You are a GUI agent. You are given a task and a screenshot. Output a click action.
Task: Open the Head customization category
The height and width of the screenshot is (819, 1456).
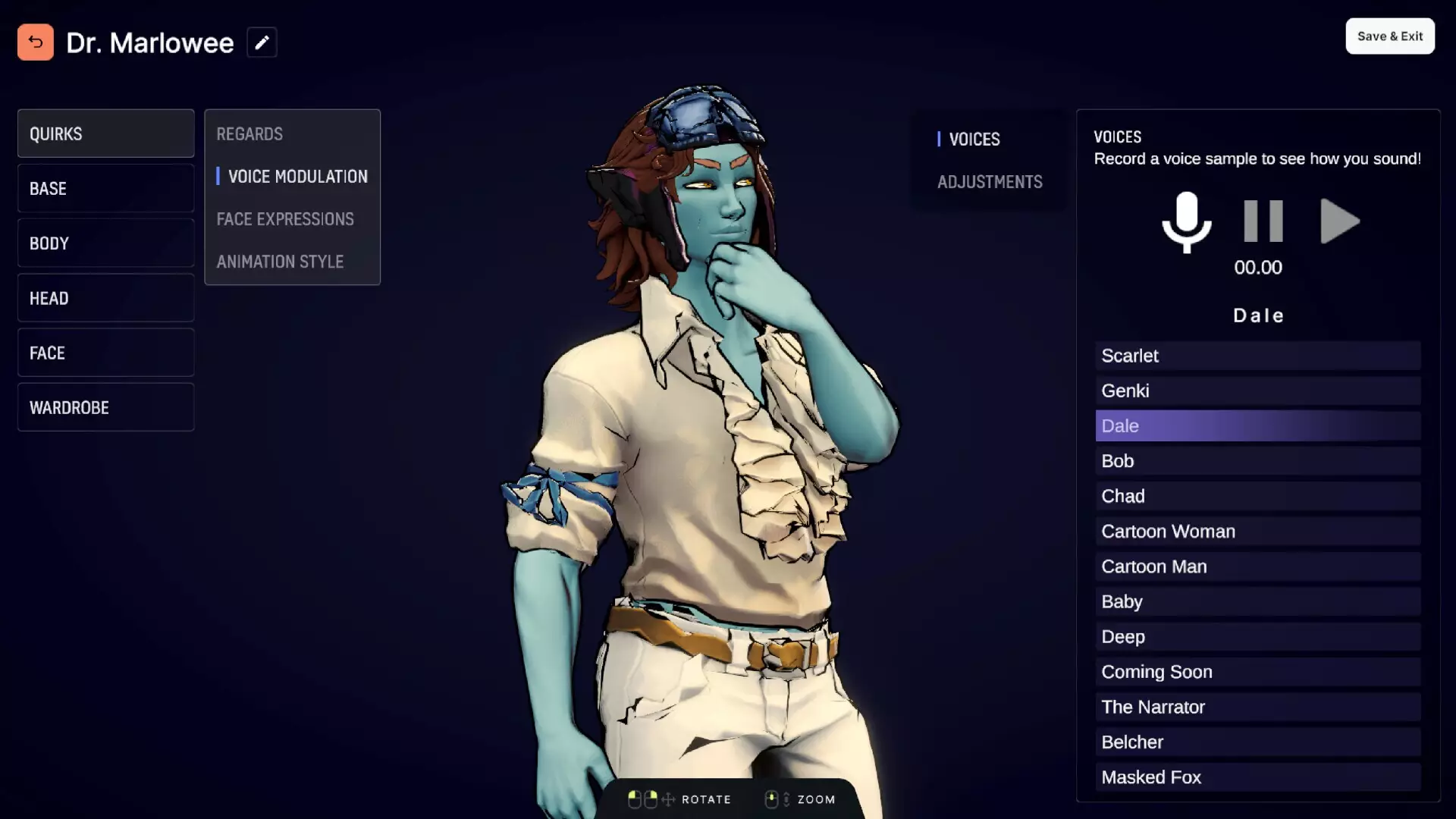tap(105, 298)
